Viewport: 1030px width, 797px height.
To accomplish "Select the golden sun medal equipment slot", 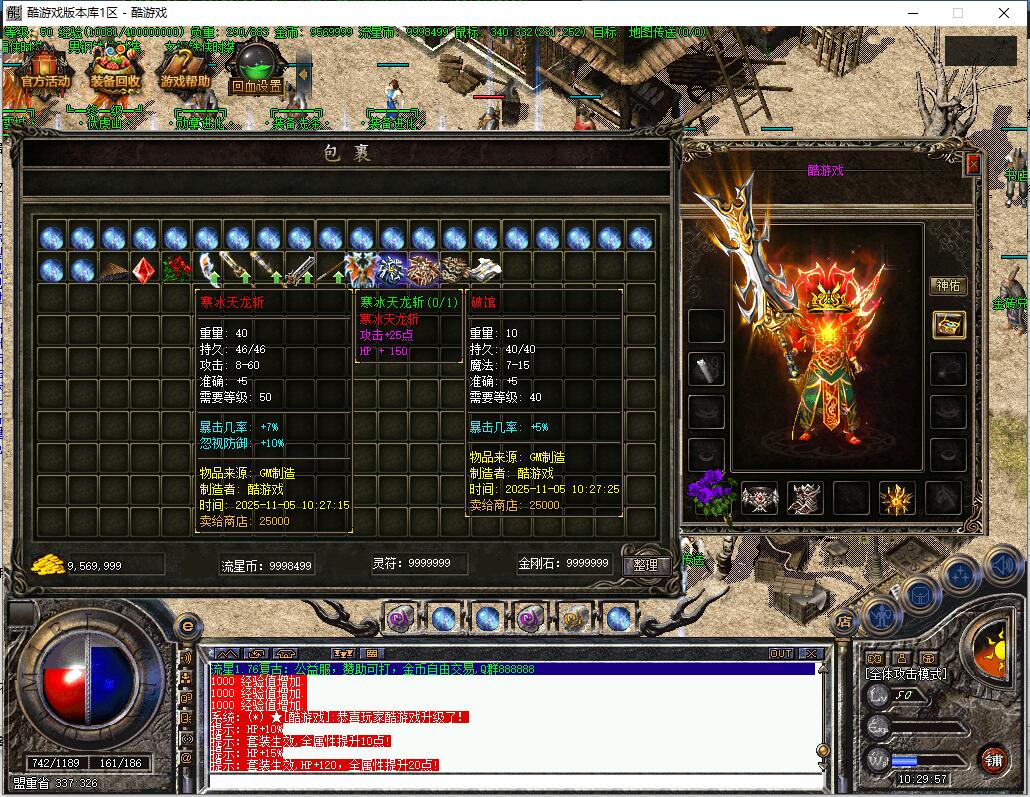I will tap(896, 497).
